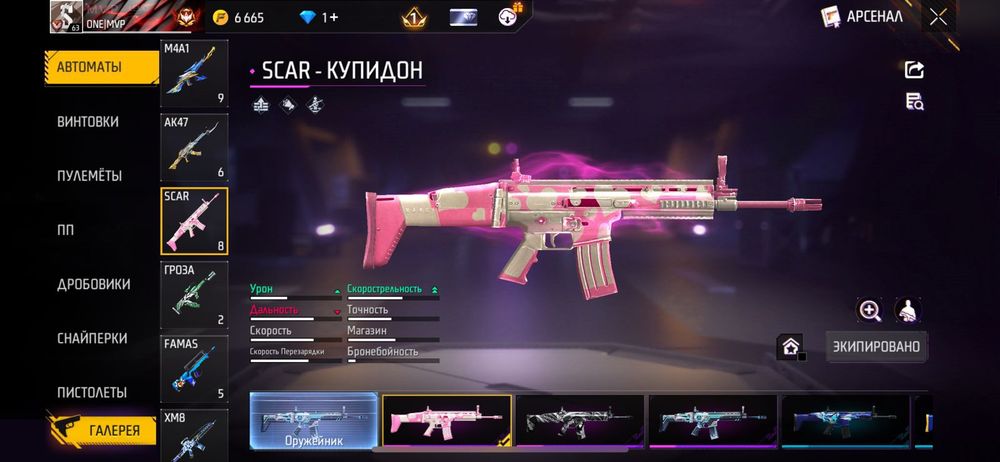Open the Снайперки category

(x=92, y=338)
